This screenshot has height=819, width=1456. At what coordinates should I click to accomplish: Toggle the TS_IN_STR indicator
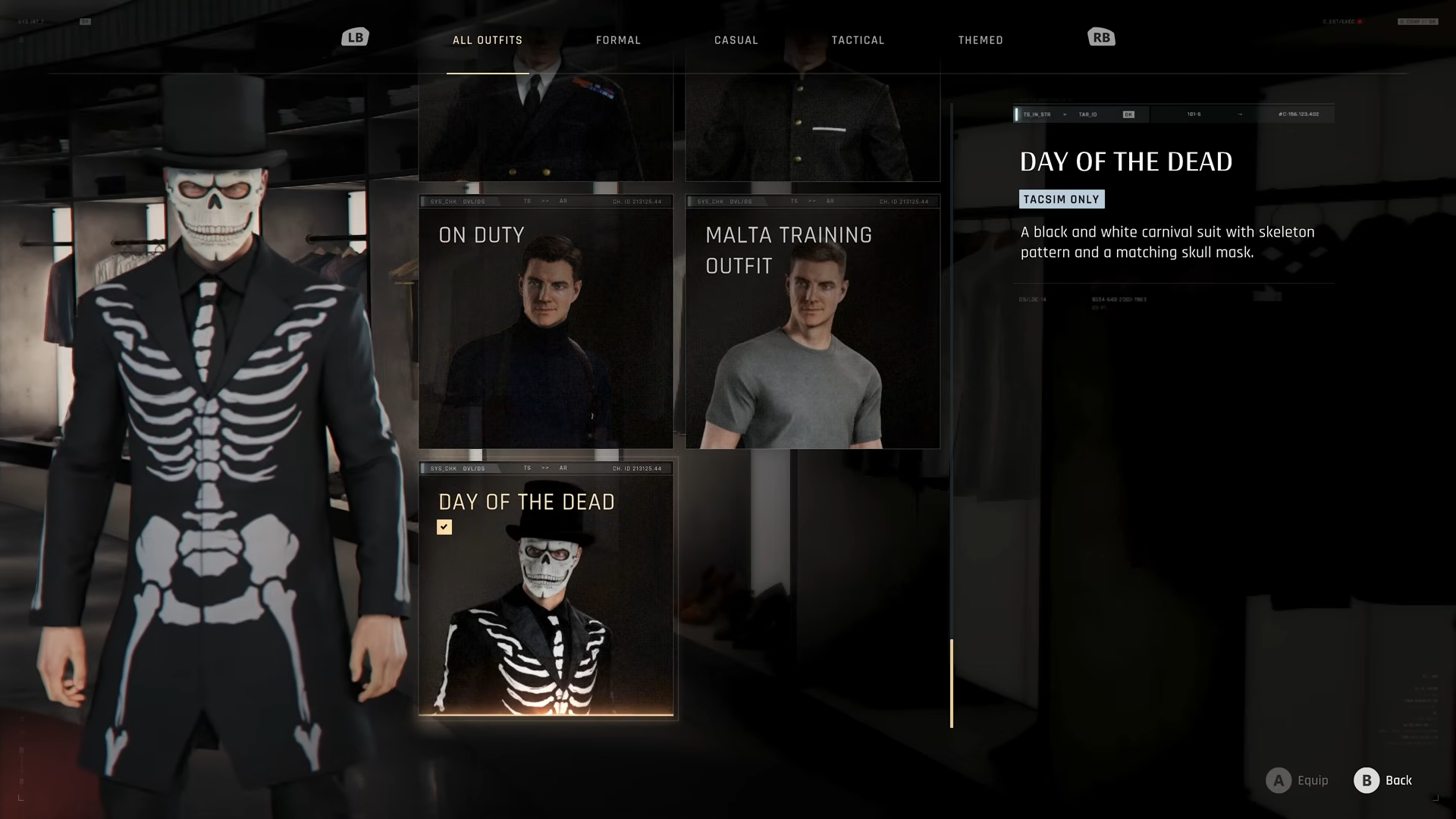pos(1038,114)
